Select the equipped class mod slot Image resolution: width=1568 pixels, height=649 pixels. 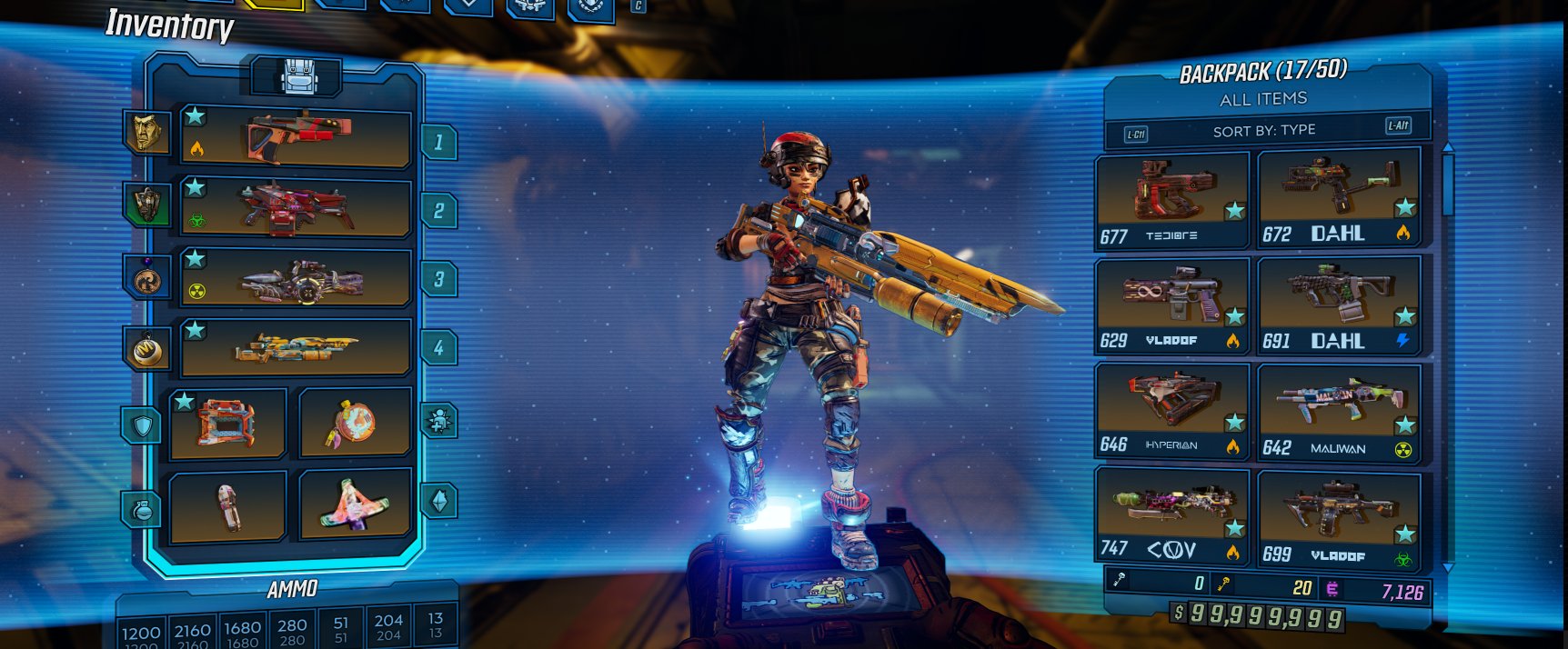[355, 424]
